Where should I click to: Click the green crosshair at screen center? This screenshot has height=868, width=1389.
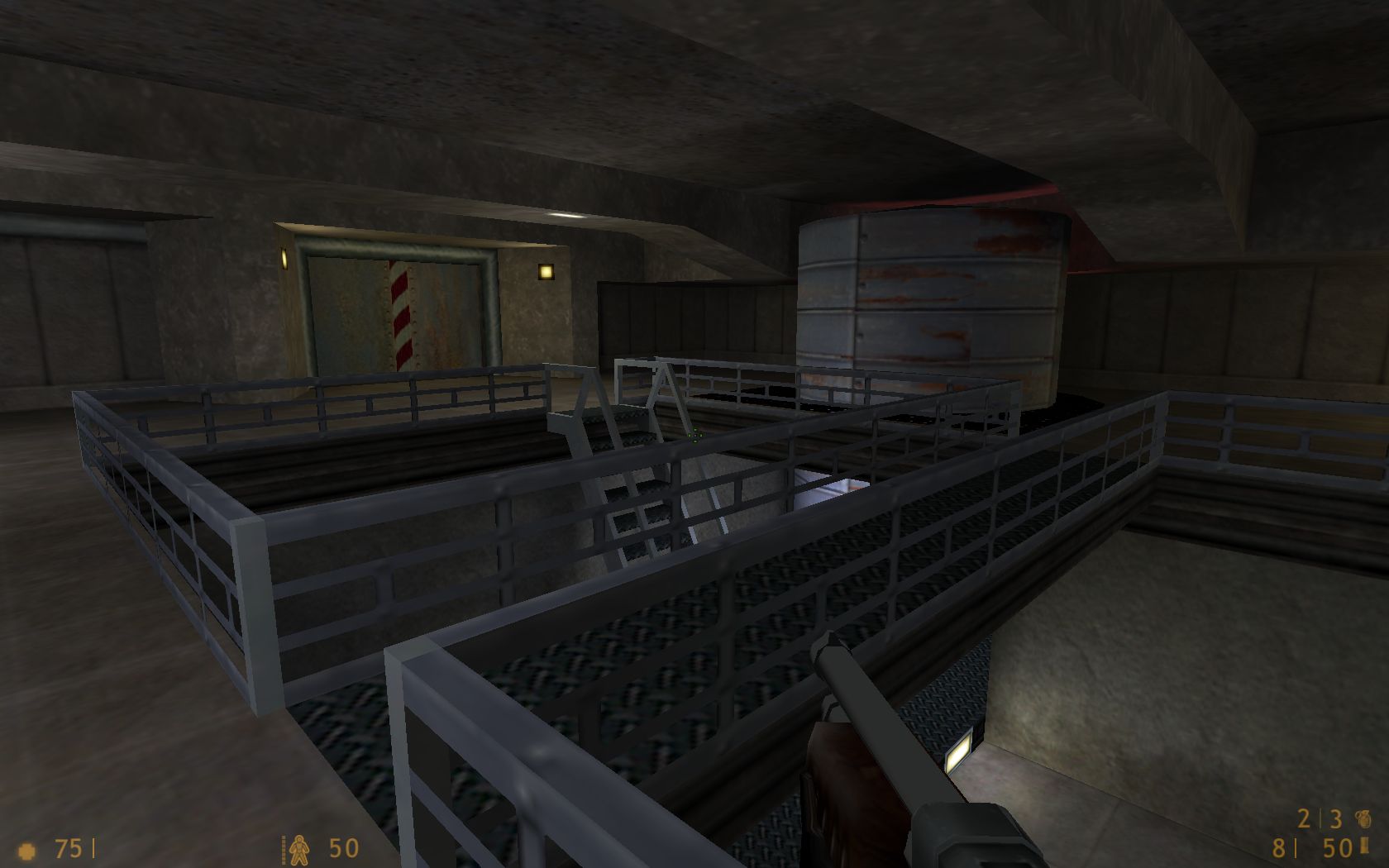tap(694, 434)
